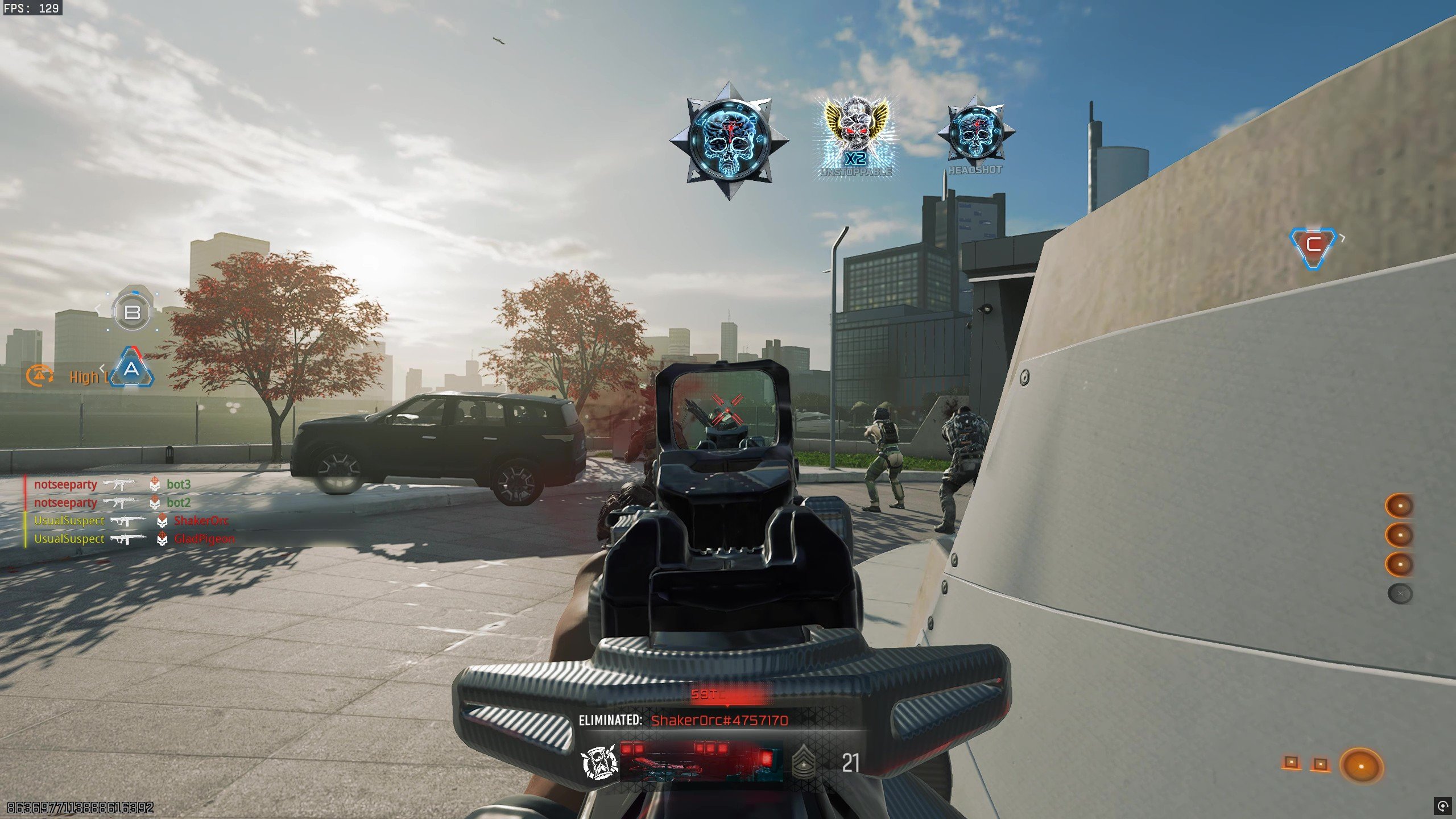Viewport: 1456px width, 819px height.
Task: Collapse the arrow left of objective A
Action: 102,369
